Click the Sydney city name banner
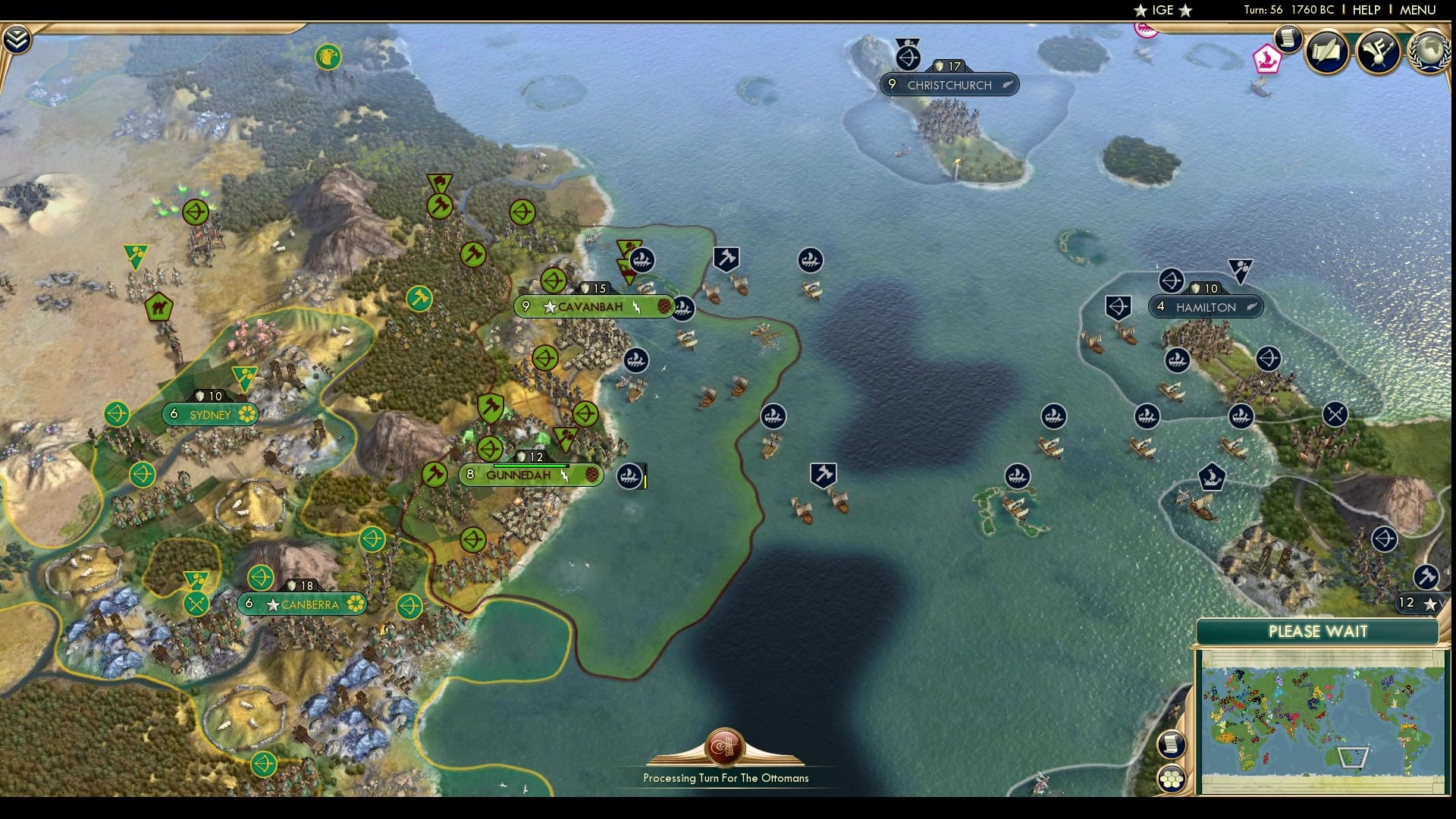 coord(210,414)
